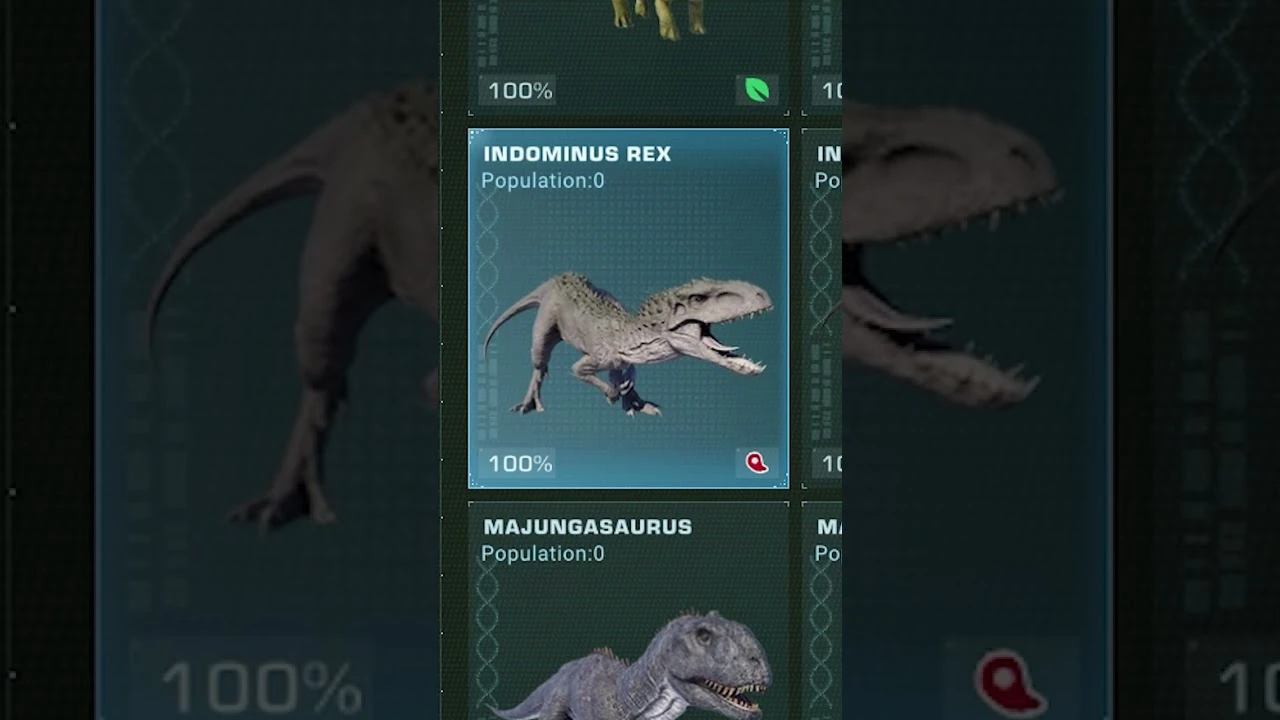Click the leaf diet badge in the bottom-left corner

(x=757, y=90)
